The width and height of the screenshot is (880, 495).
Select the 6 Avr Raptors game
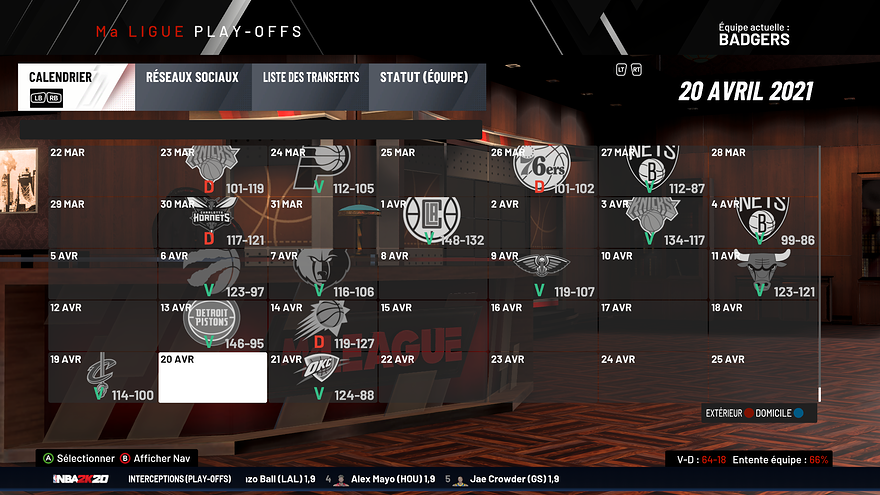coord(212,273)
